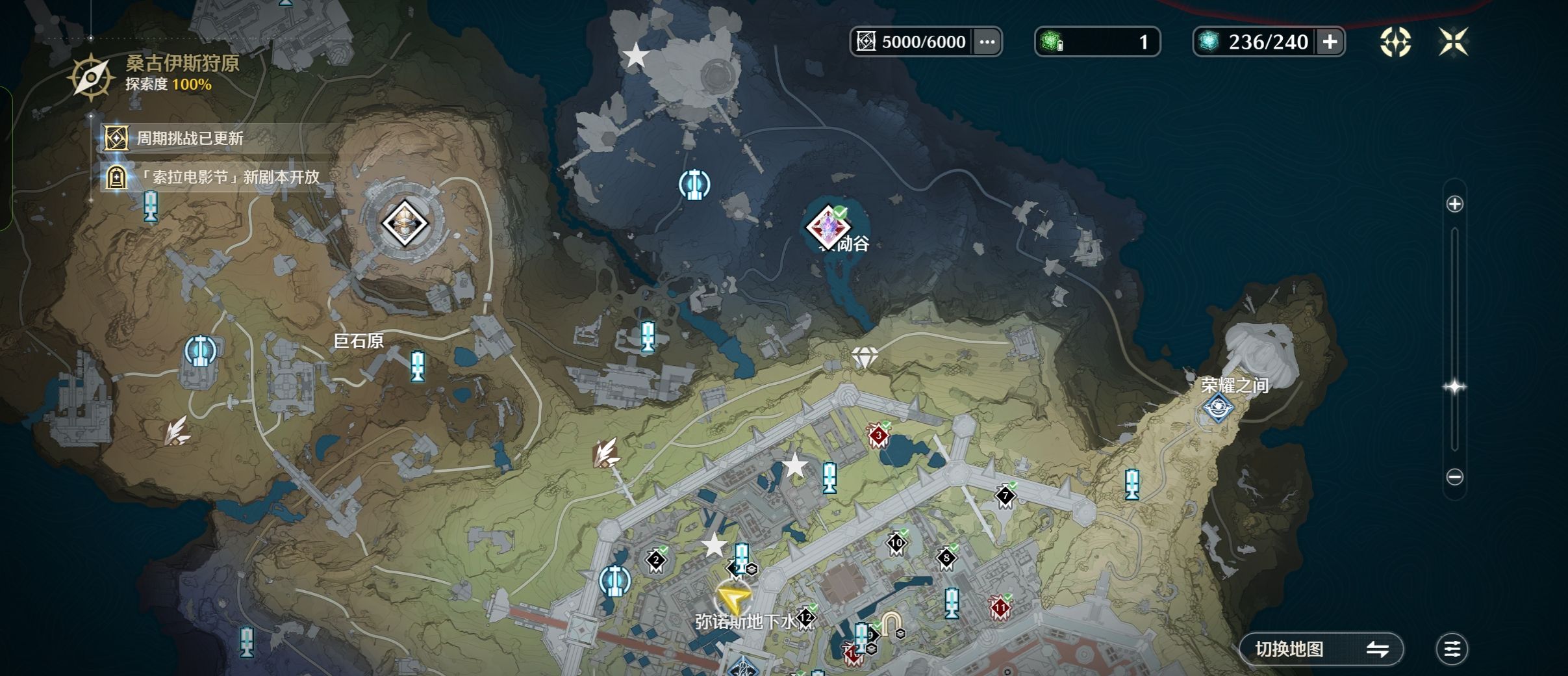The width and height of the screenshot is (1568, 676).
Task: Select the purple crystal diamond marker
Action: [x=829, y=227]
